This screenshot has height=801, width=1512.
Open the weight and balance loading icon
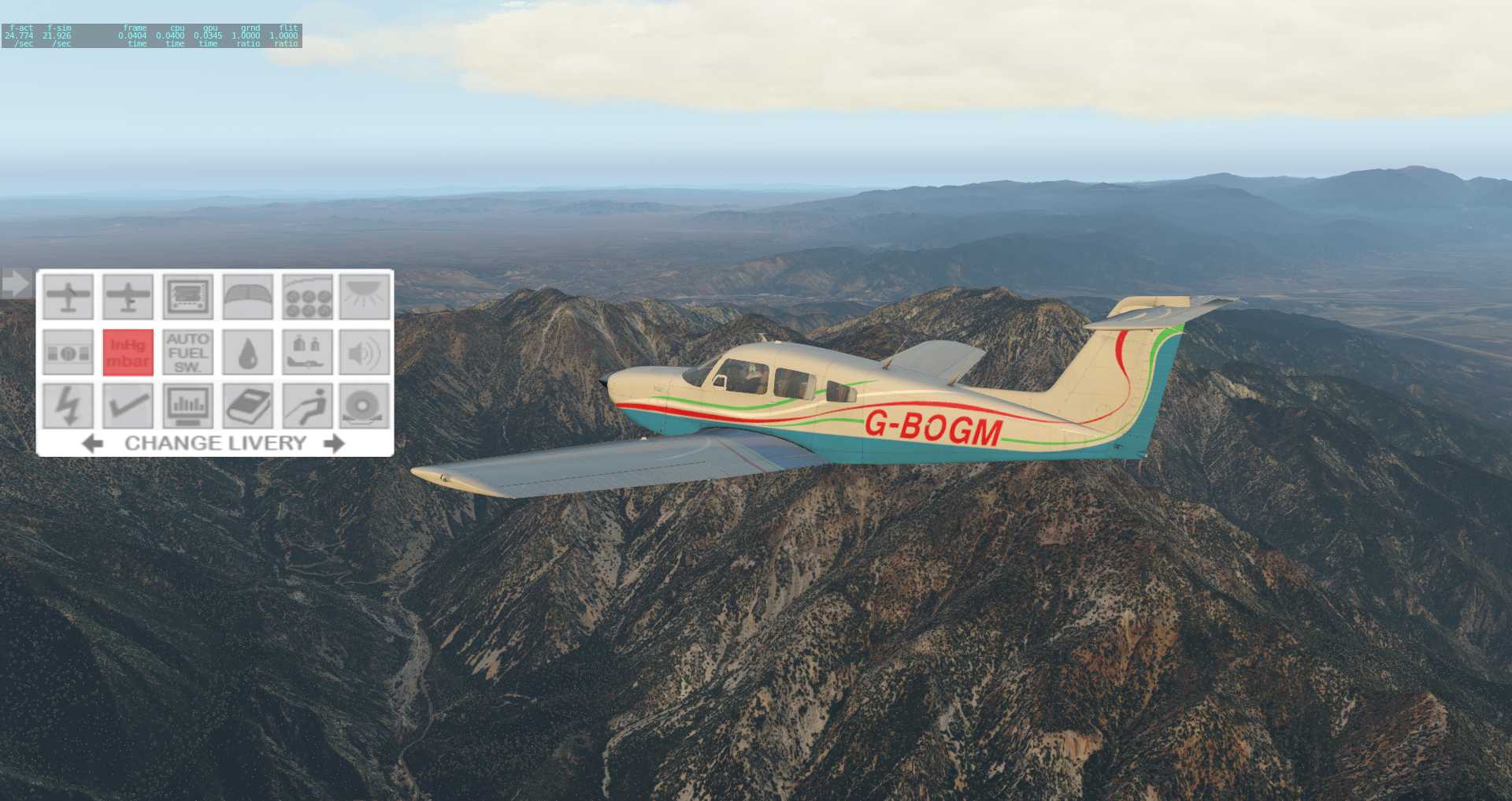(x=307, y=352)
